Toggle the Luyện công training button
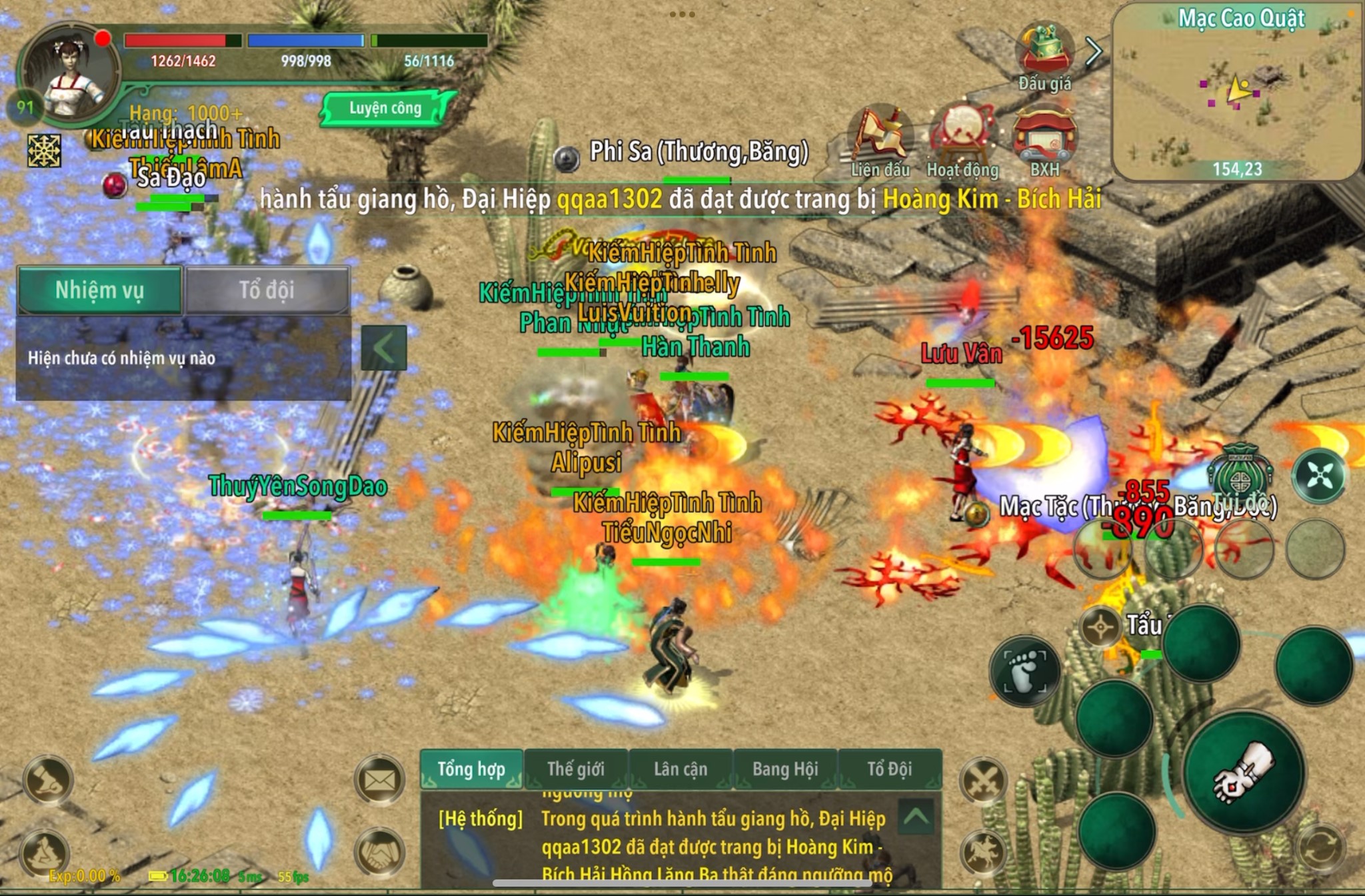The image size is (1365, 896). 385,109
